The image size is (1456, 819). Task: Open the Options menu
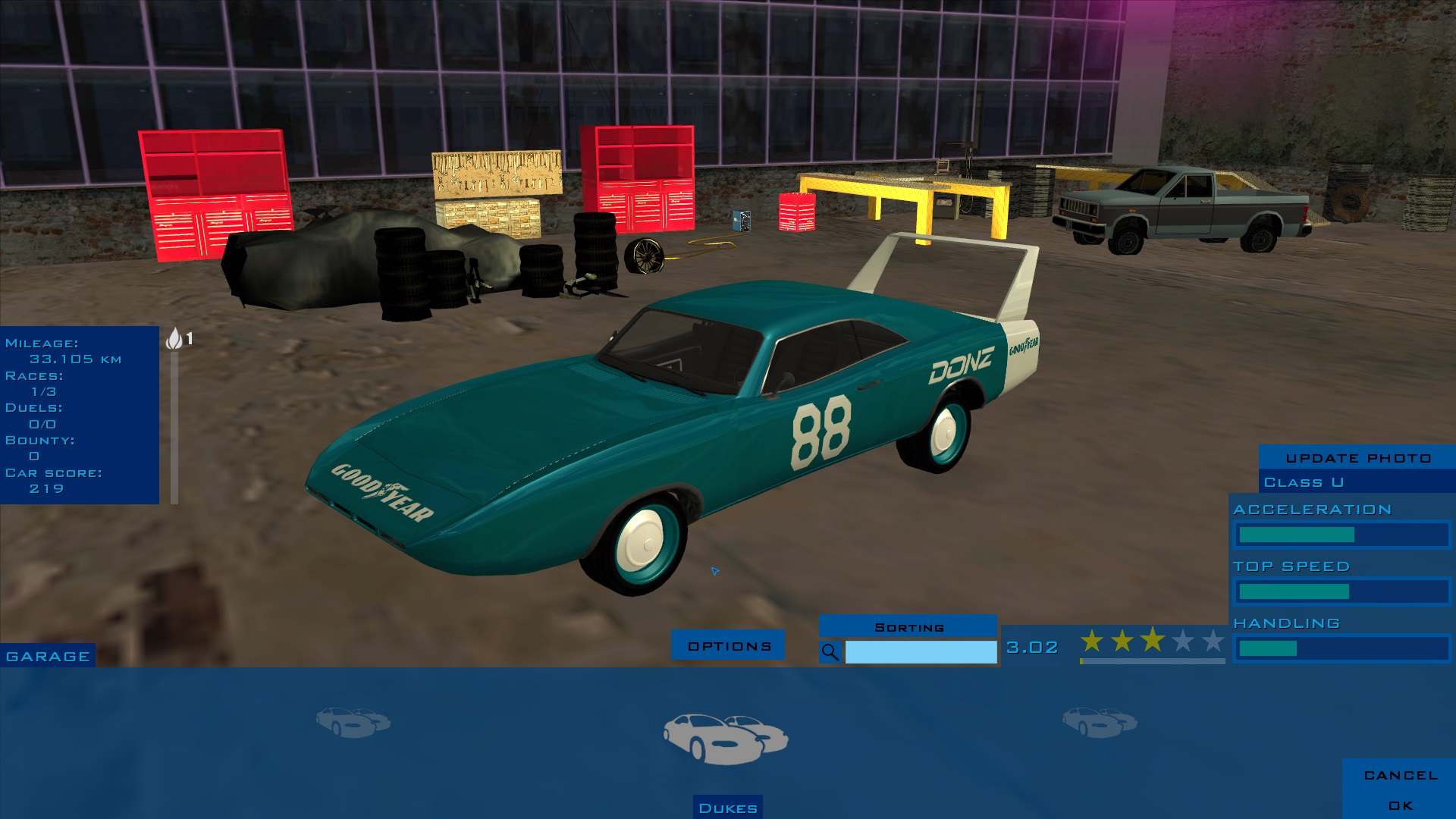click(729, 645)
